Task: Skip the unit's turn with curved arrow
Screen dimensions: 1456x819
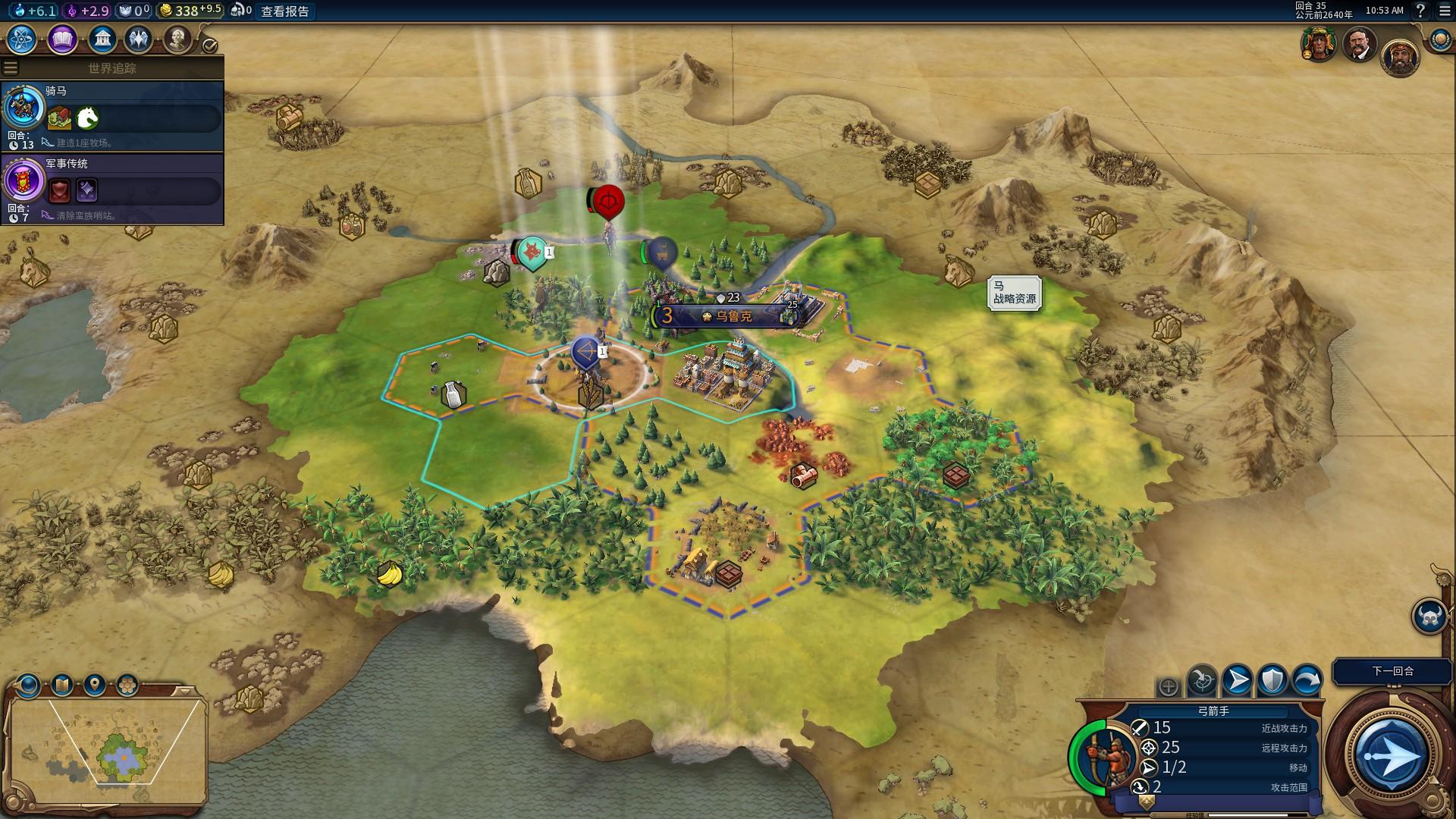Action: pyautogui.click(x=1307, y=680)
